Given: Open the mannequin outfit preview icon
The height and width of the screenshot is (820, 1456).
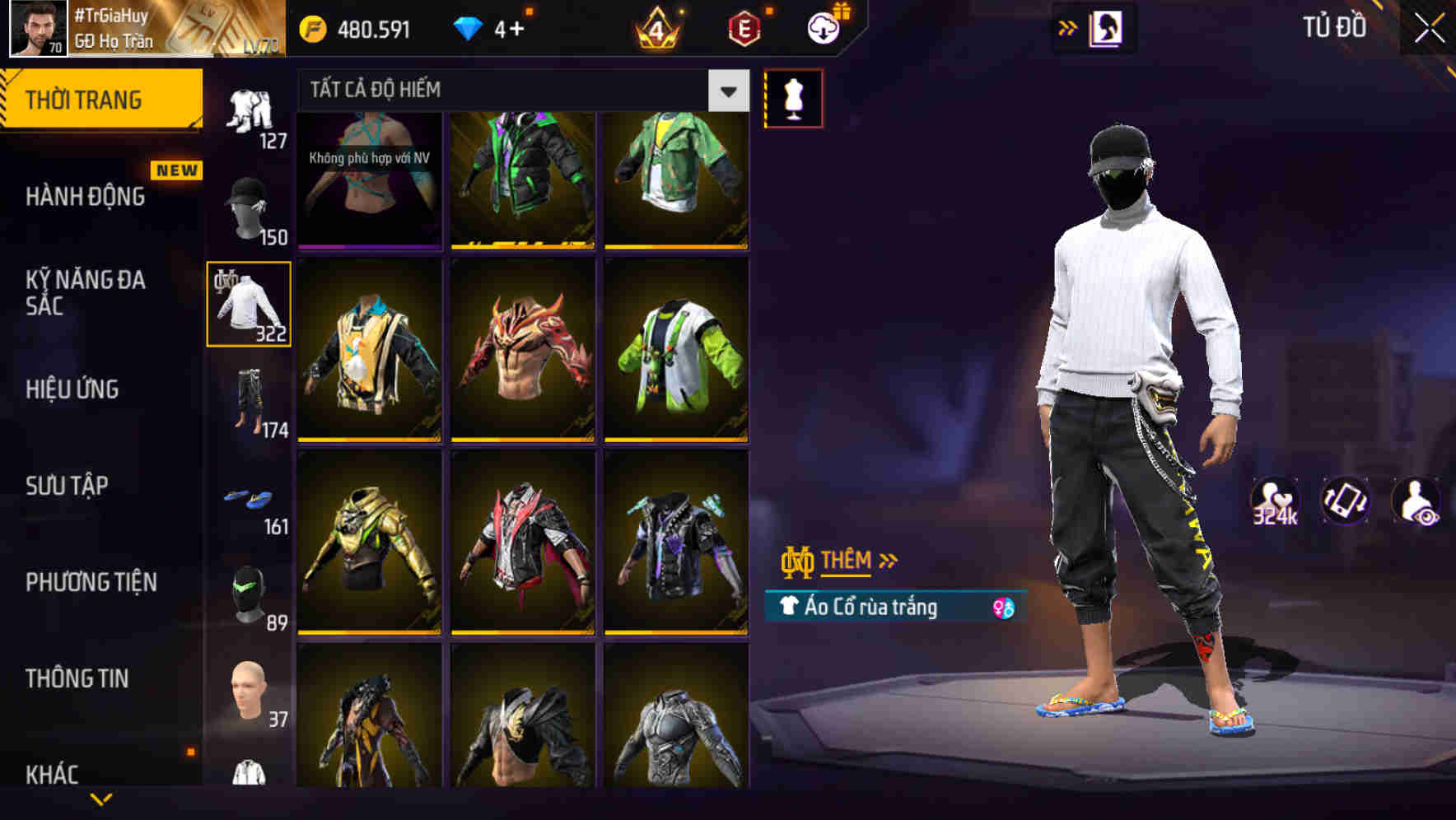Looking at the screenshot, I should pyautogui.click(x=793, y=97).
